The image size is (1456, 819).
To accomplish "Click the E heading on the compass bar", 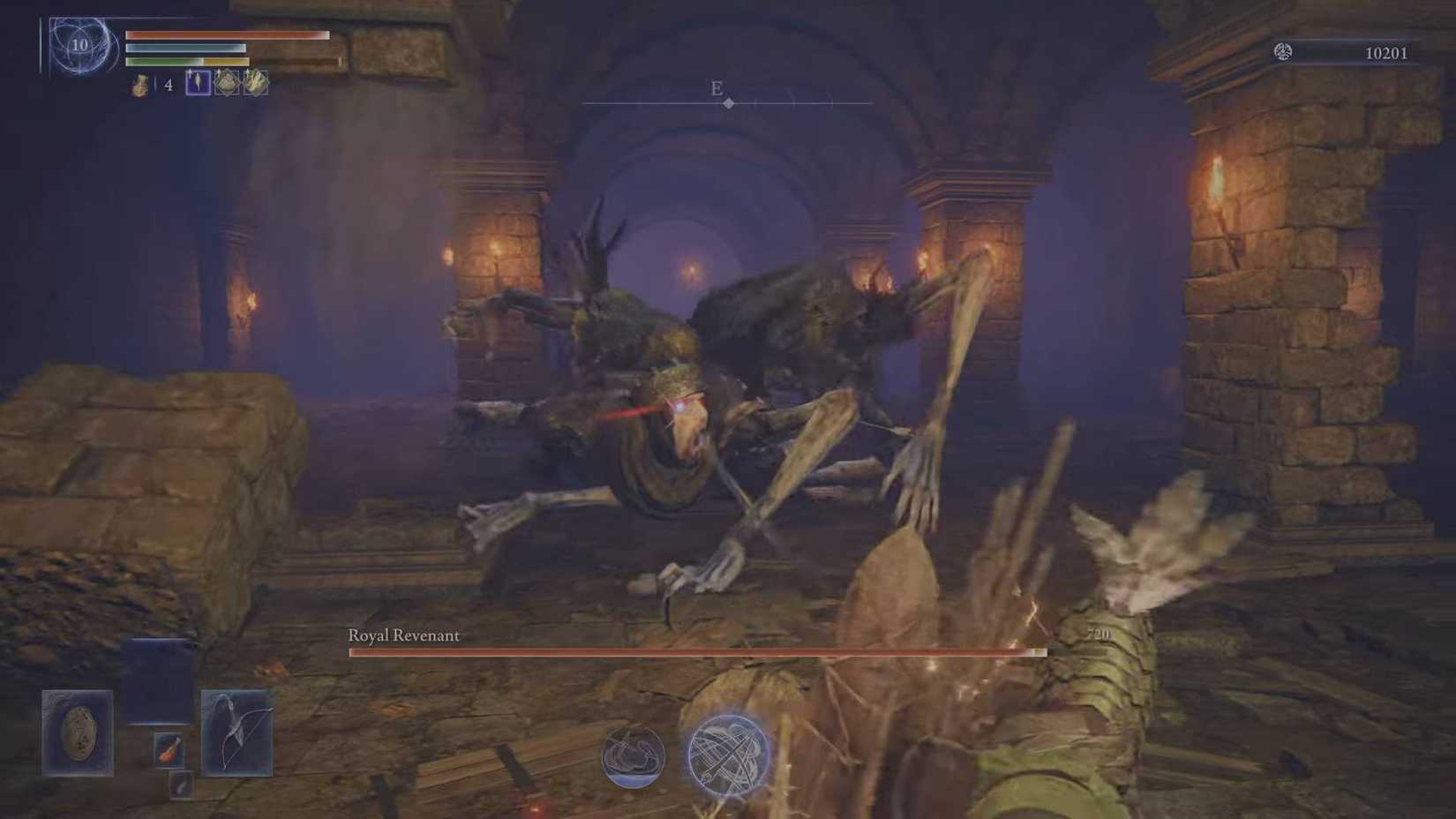I will 716,88.
